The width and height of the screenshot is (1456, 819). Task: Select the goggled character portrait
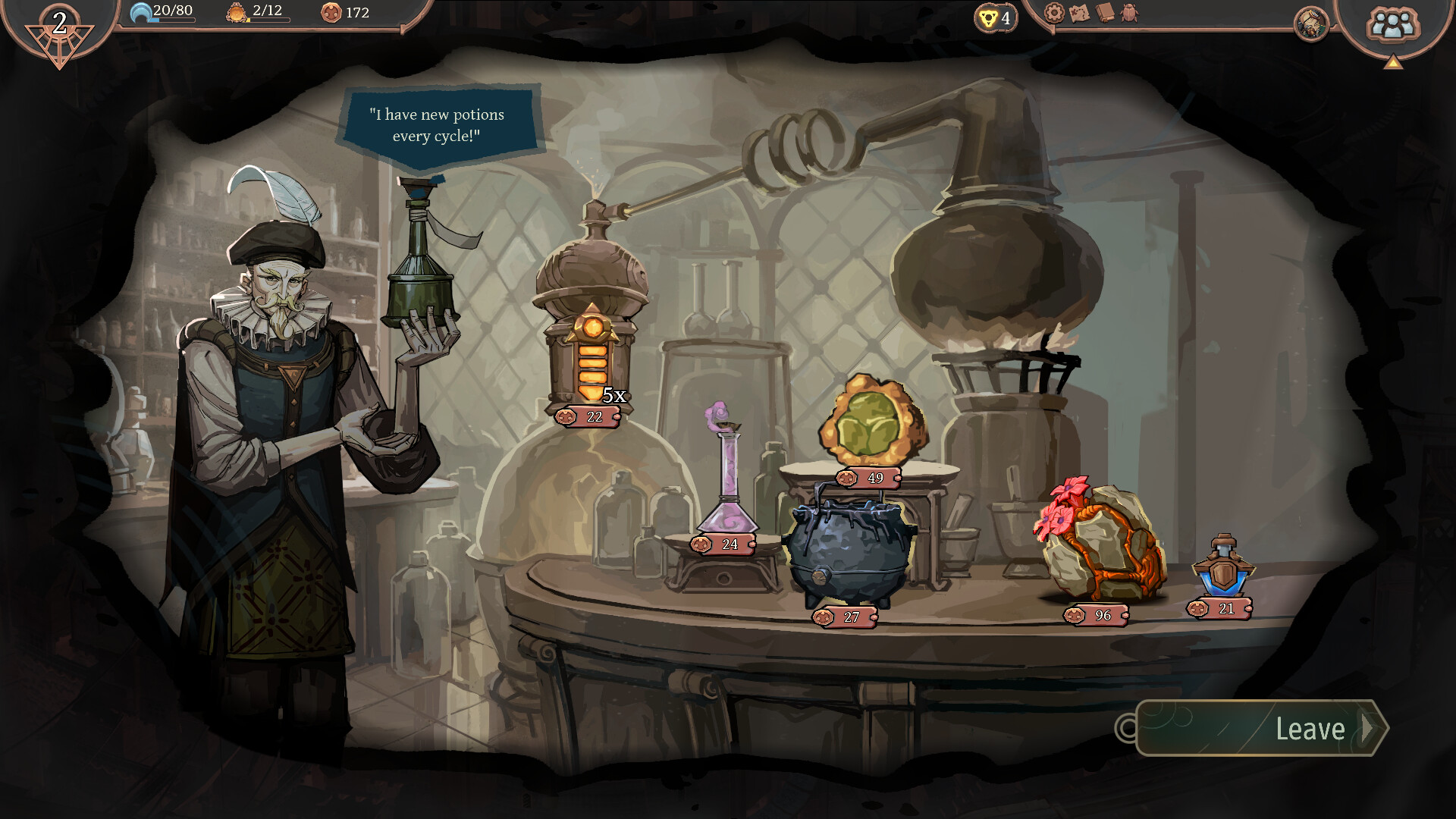[1311, 24]
